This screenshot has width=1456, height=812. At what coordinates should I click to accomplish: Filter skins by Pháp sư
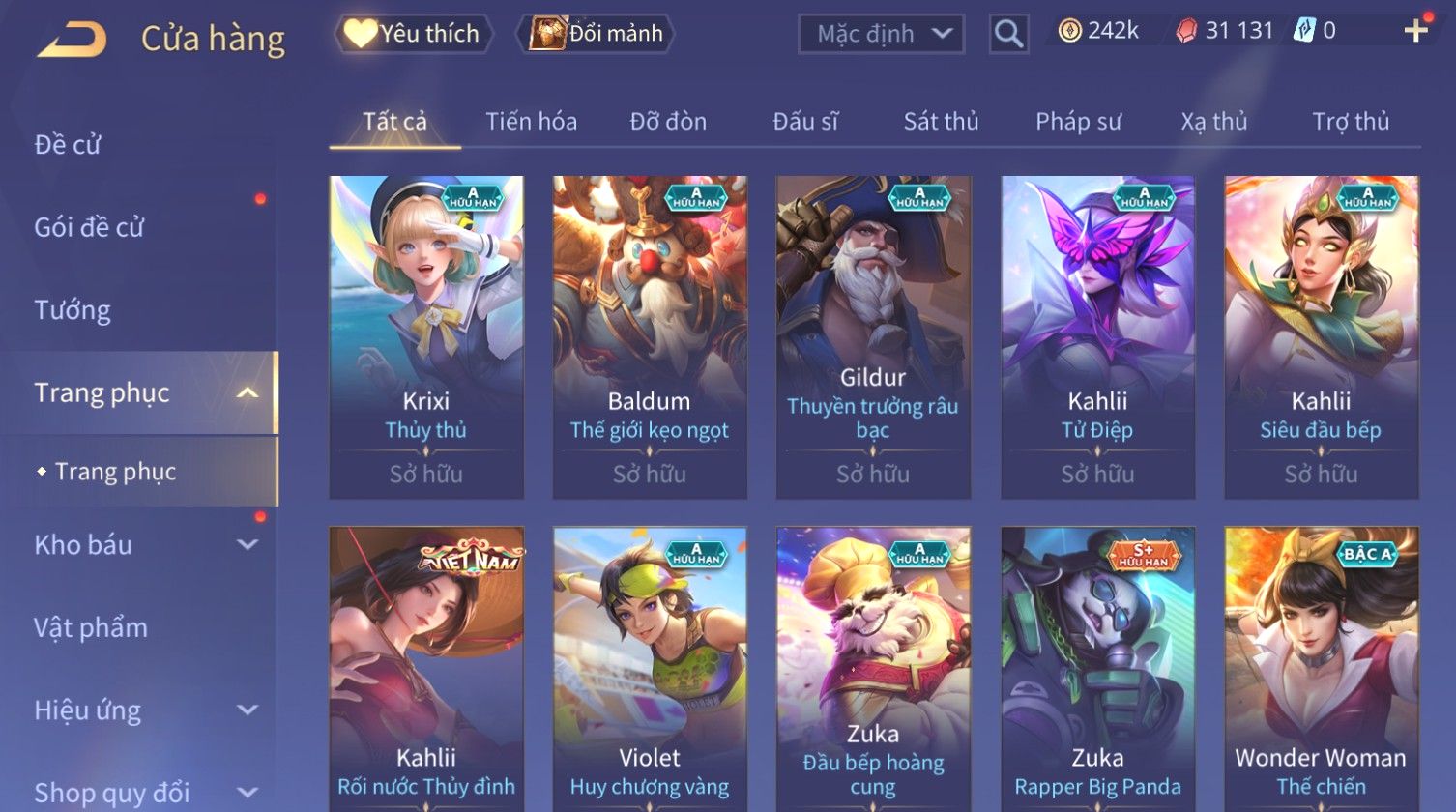pyautogui.click(x=1078, y=122)
